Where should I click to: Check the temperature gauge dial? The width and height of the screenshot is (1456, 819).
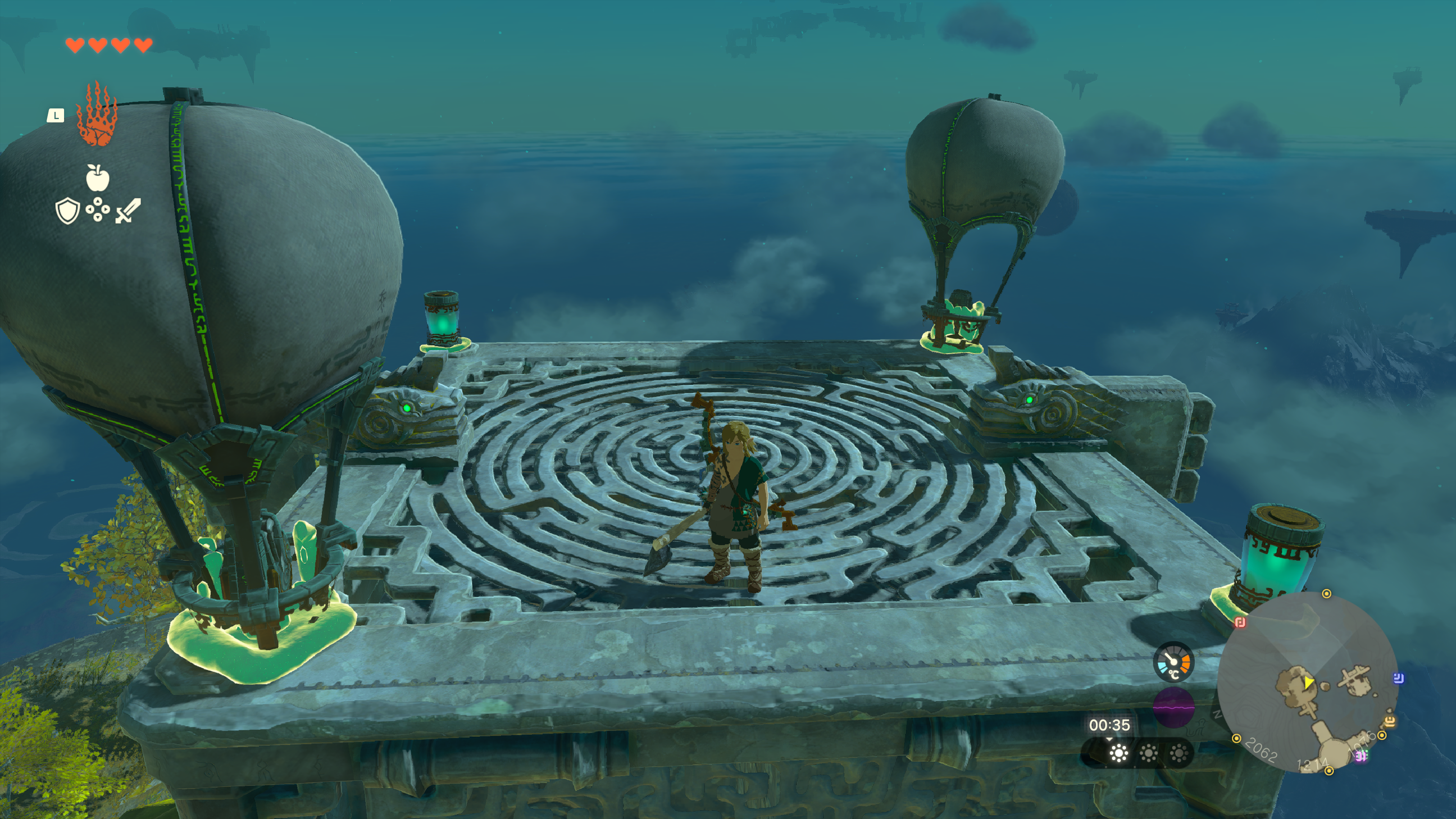point(1174,662)
